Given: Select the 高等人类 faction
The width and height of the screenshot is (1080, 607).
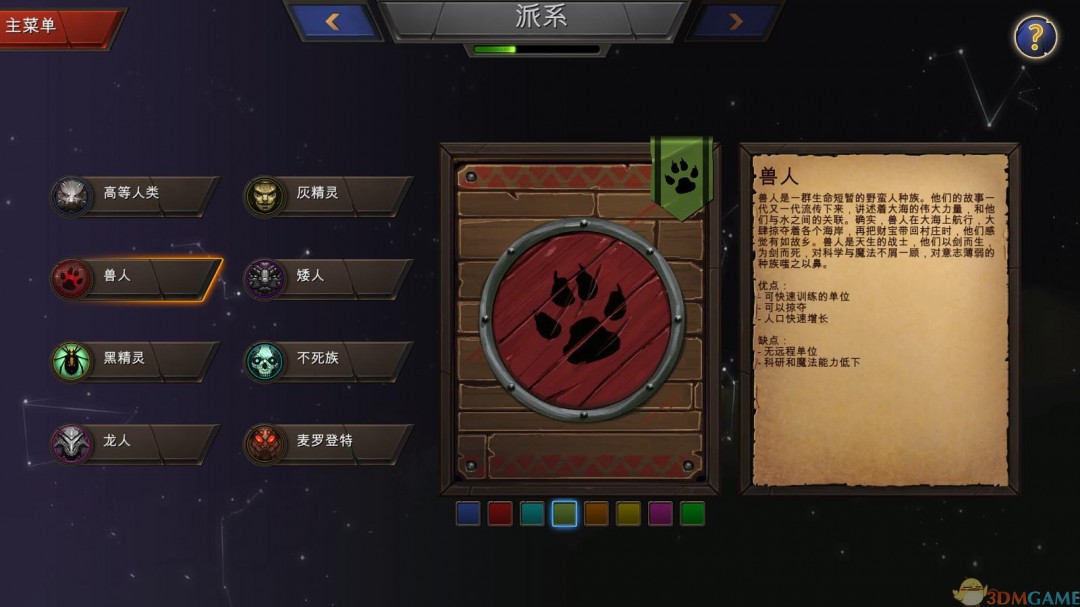Looking at the screenshot, I should click(134, 194).
